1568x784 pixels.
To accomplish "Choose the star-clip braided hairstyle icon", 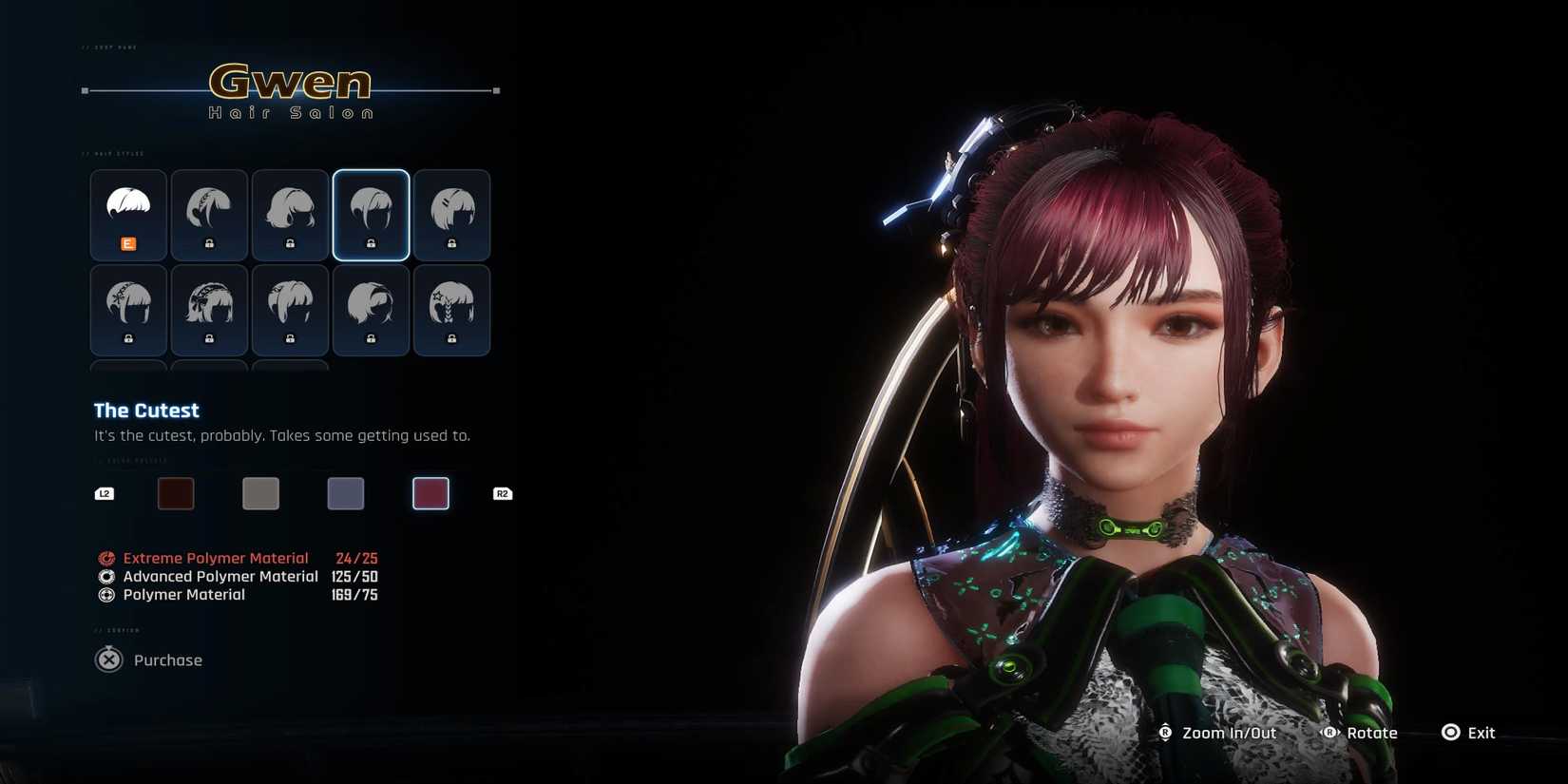I will (x=451, y=309).
